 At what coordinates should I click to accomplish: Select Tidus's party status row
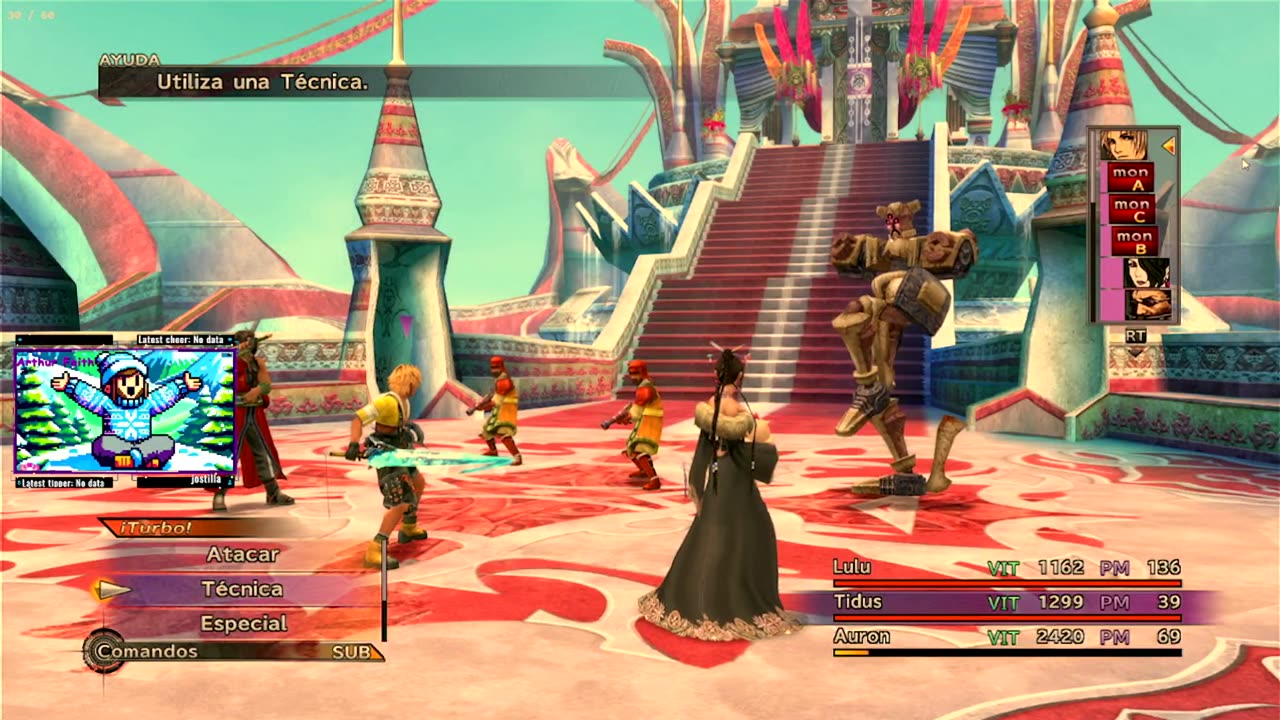[x=1006, y=603]
